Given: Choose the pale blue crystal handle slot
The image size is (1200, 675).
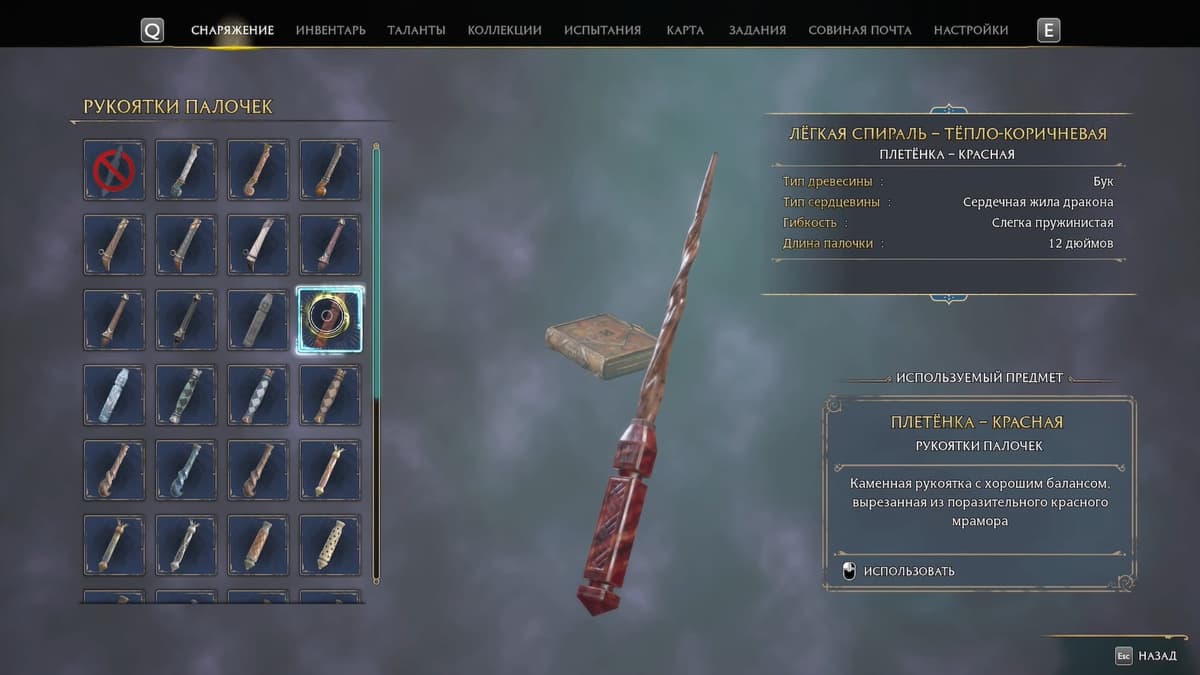Looking at the screenshot, I should pos(114,395).
